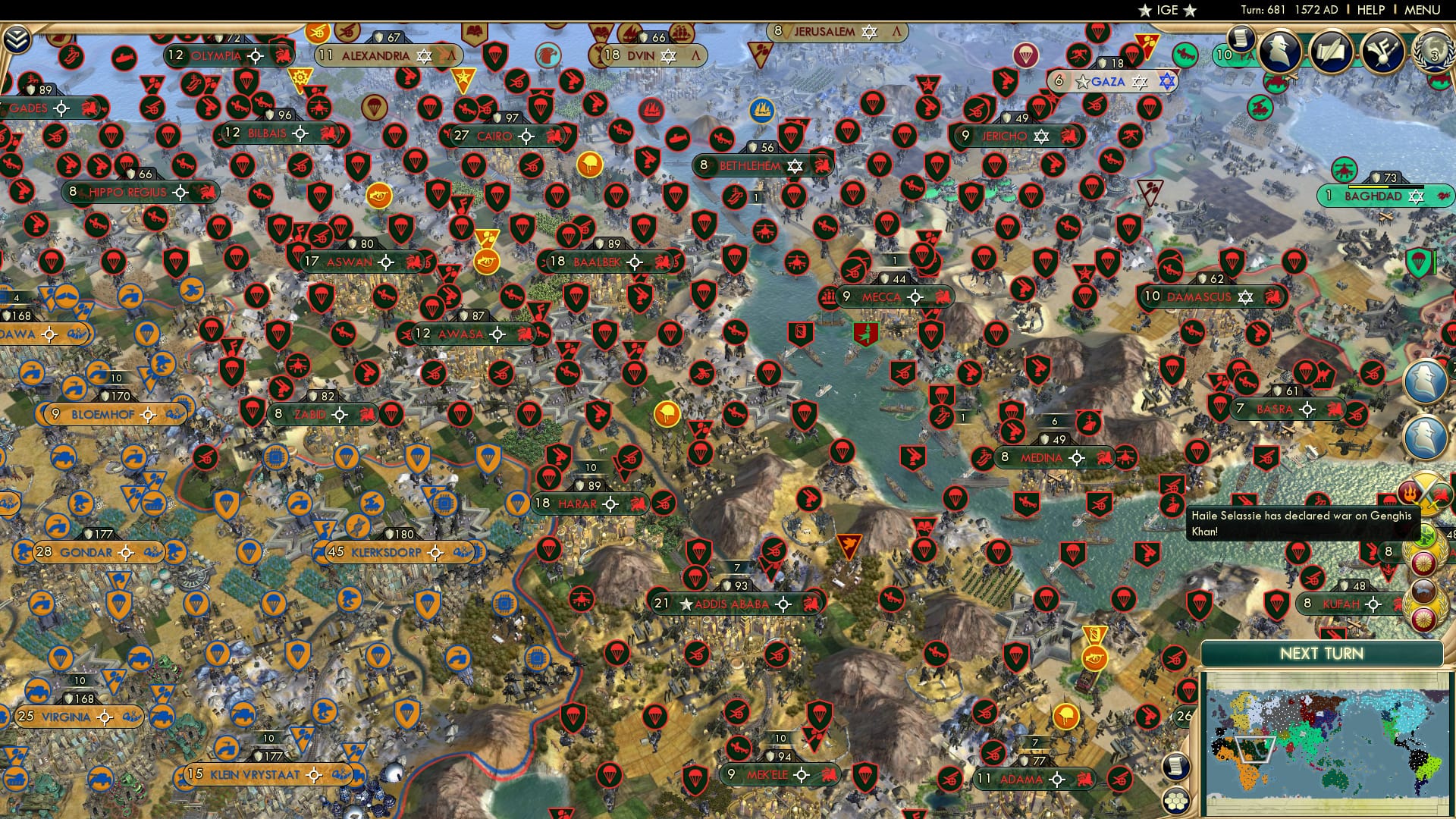
Task: Open HELP from the top bar
Action: 1371,10
